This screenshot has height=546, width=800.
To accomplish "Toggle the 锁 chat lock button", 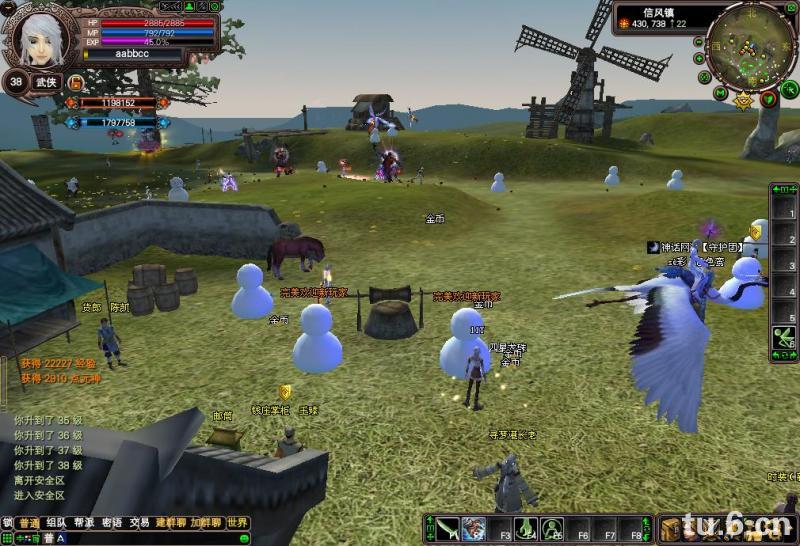I will 7,523.
